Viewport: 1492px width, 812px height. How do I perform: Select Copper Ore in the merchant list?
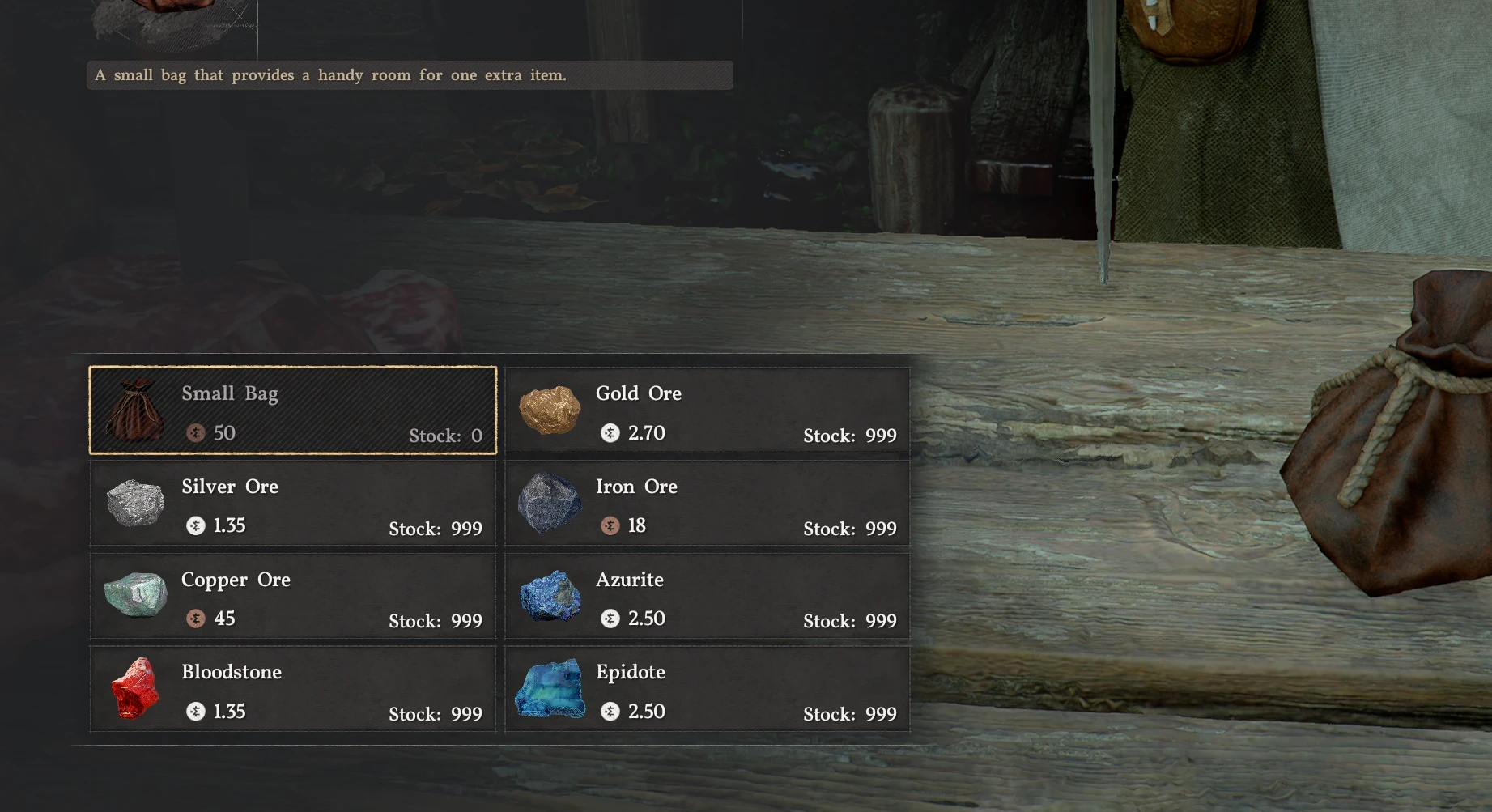point(292,597)
